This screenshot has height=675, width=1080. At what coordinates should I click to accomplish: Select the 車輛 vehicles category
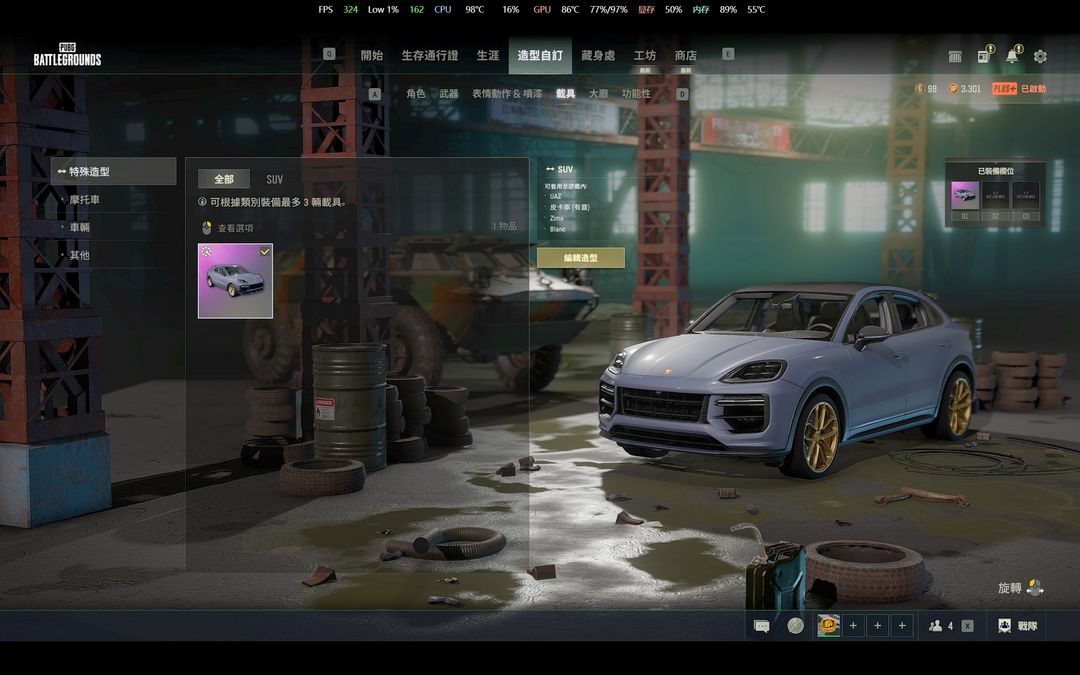[80, 228]
